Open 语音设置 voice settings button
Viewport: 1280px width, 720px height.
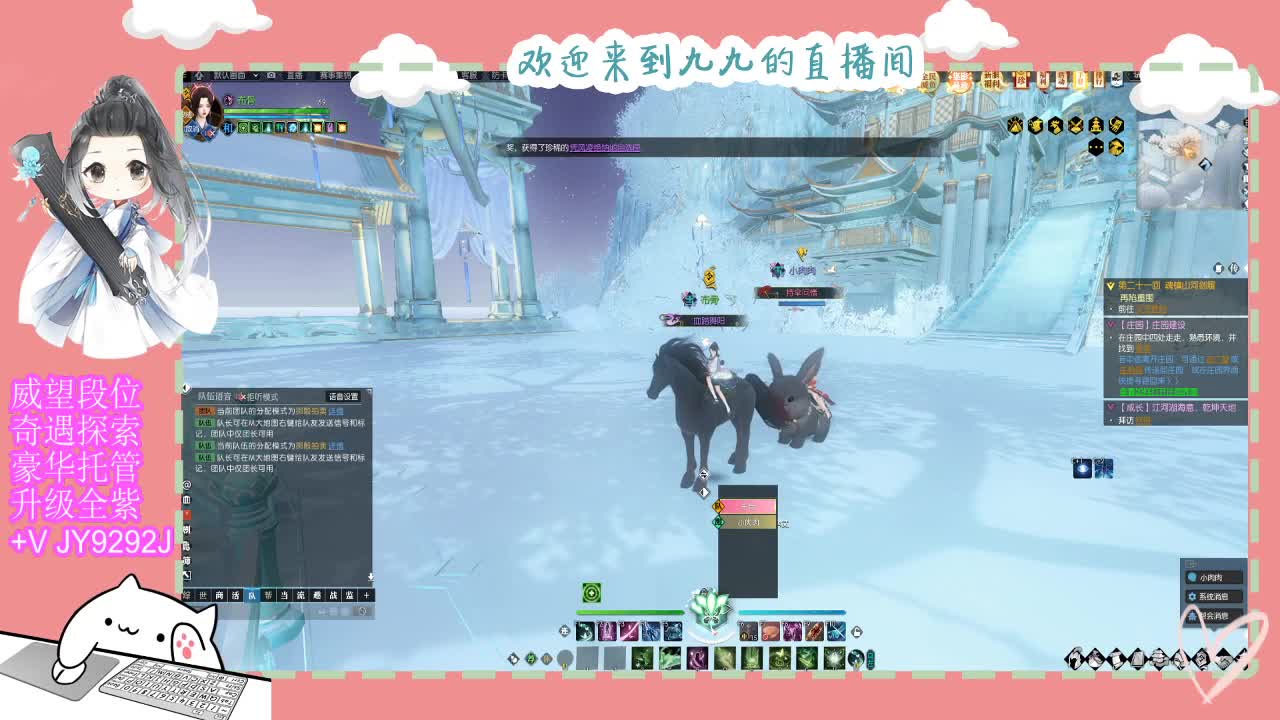coord(342,396)
